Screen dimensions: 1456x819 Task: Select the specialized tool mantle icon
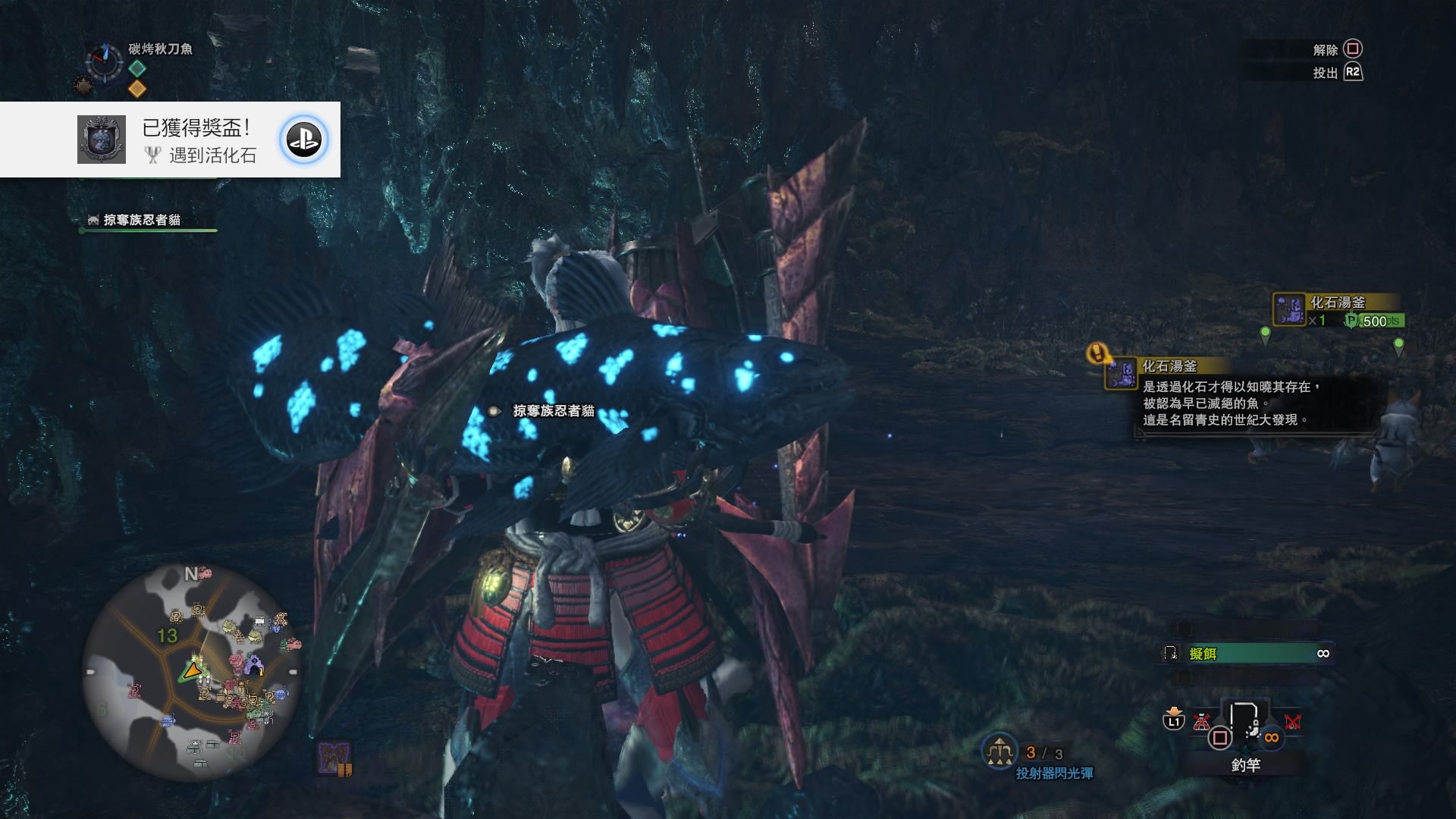coord(333,758)
